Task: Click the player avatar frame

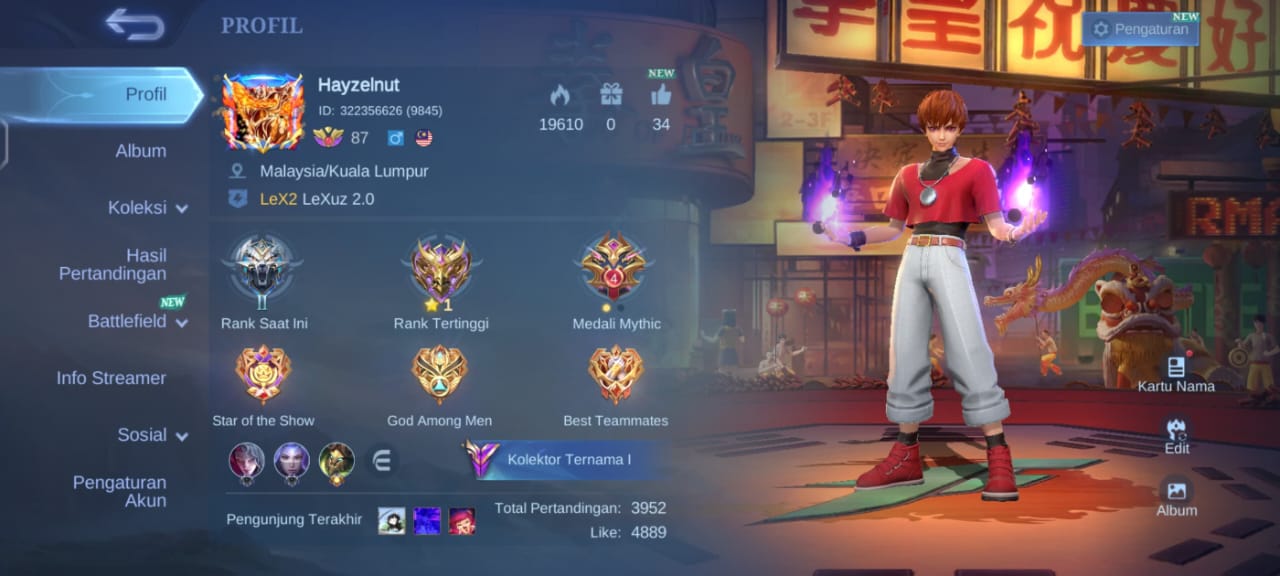Action: pyautogui.click(x=262, y=112)
